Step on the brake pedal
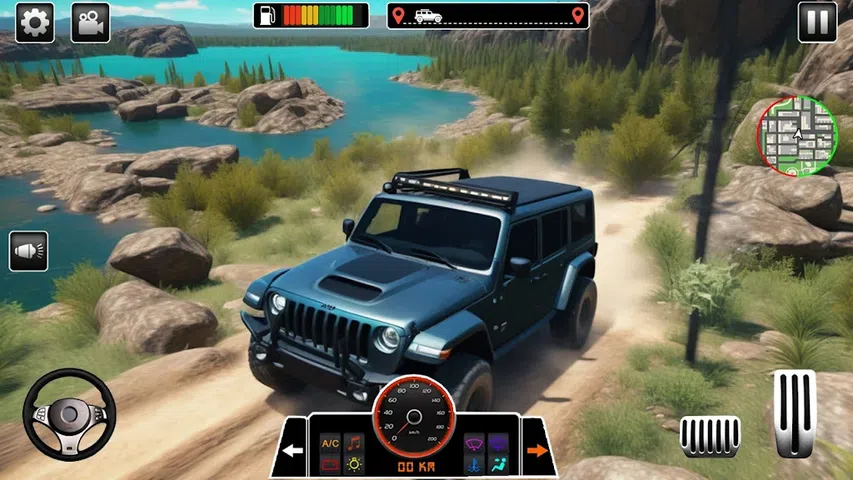This screenshot has height=480, width=853. click(710, 436)
